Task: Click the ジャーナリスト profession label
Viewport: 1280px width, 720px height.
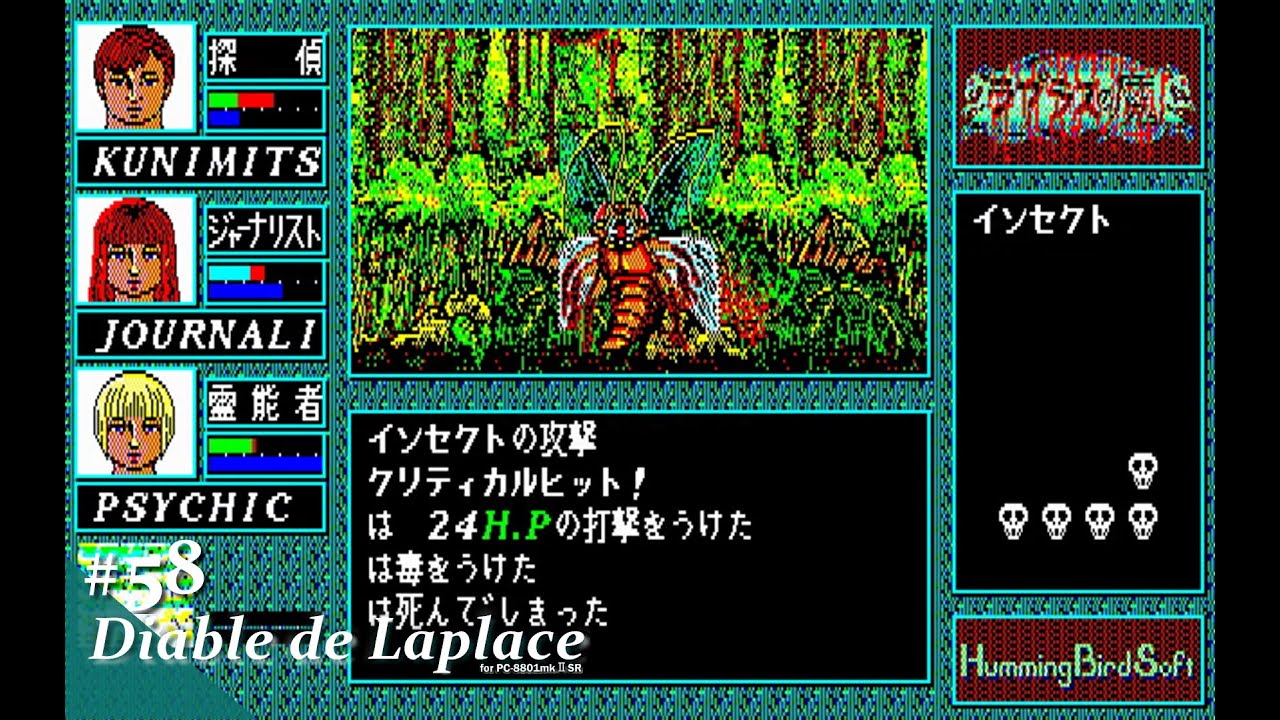Action: [265, 230]
